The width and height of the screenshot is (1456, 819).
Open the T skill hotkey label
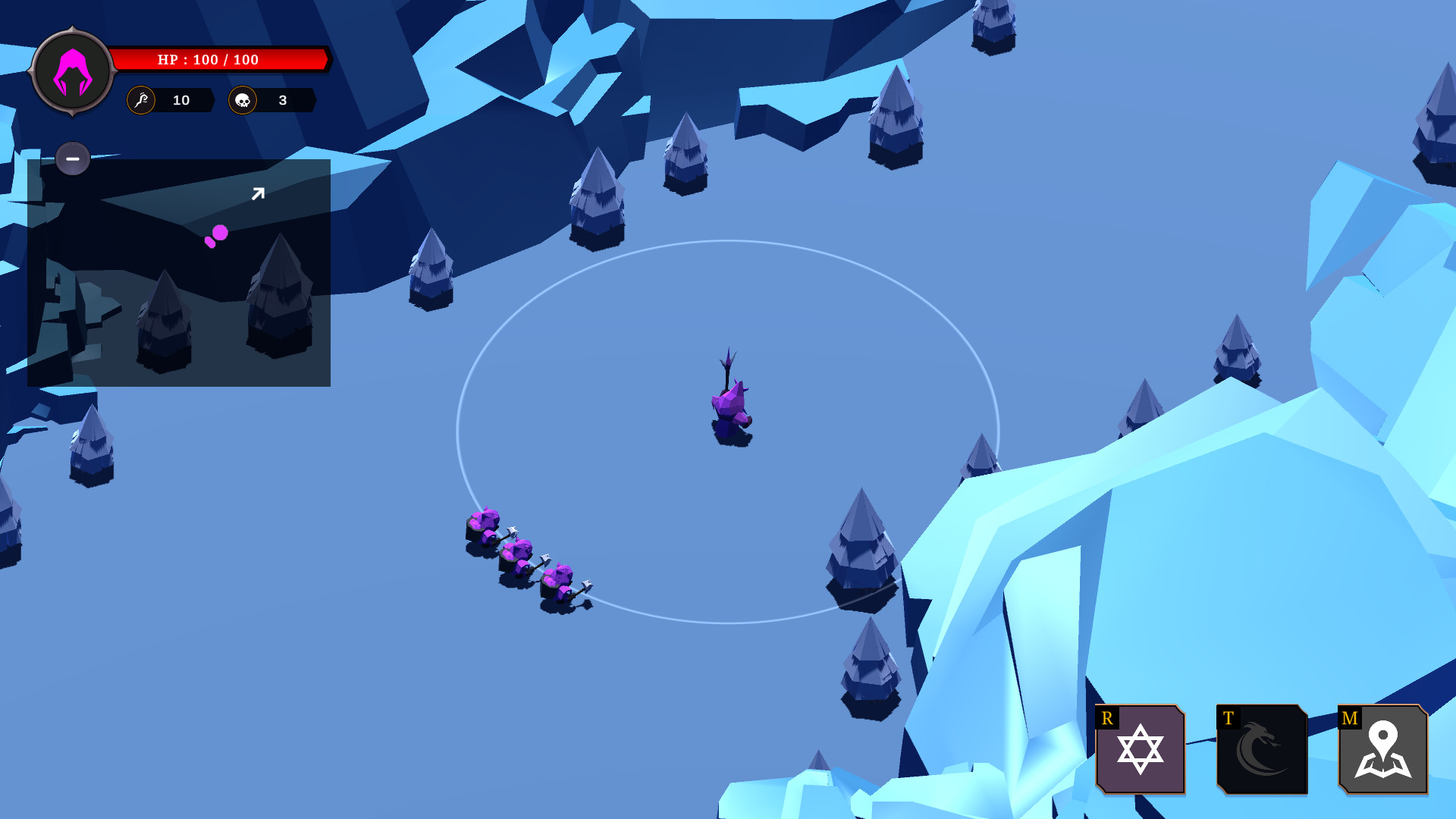[1227, 715]
